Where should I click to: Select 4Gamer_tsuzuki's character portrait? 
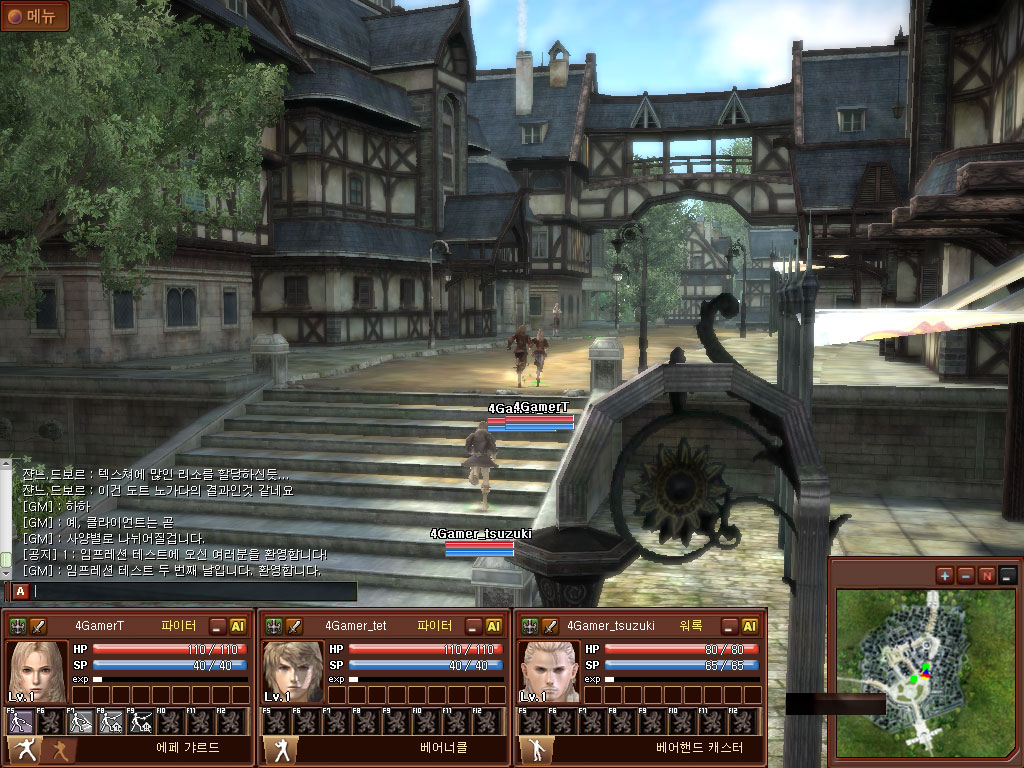(x=549, y=671)
